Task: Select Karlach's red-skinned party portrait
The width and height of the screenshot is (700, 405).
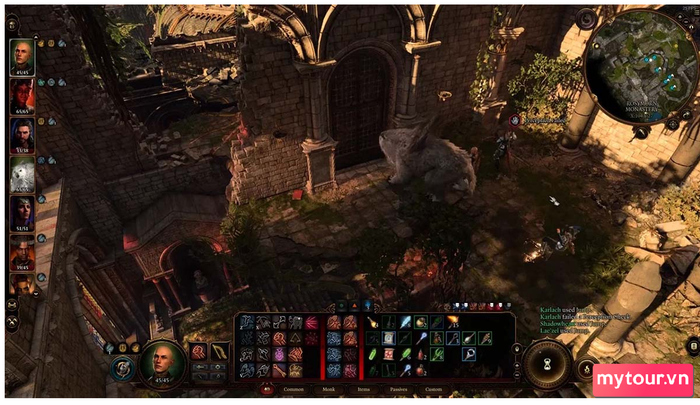Action: click(x=21, y=96)
